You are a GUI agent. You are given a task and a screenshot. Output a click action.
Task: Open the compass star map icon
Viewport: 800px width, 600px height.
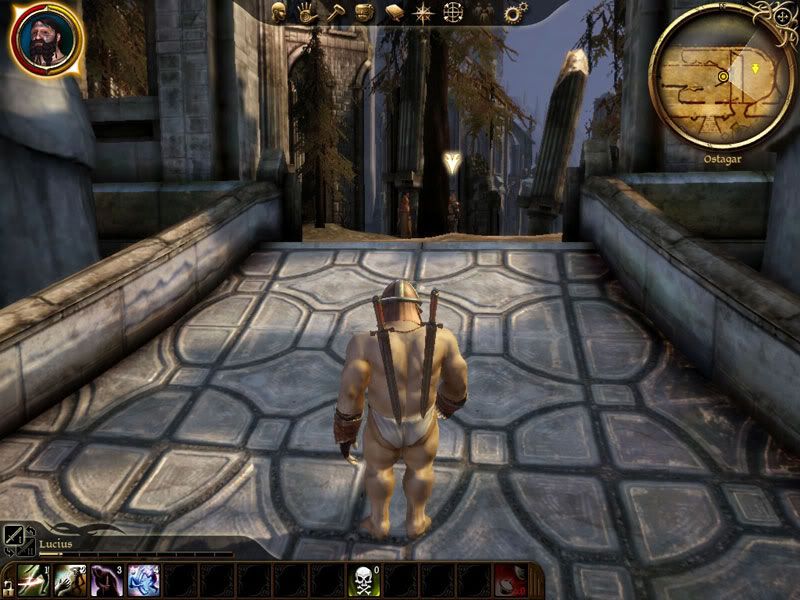(x=423, y=12)
